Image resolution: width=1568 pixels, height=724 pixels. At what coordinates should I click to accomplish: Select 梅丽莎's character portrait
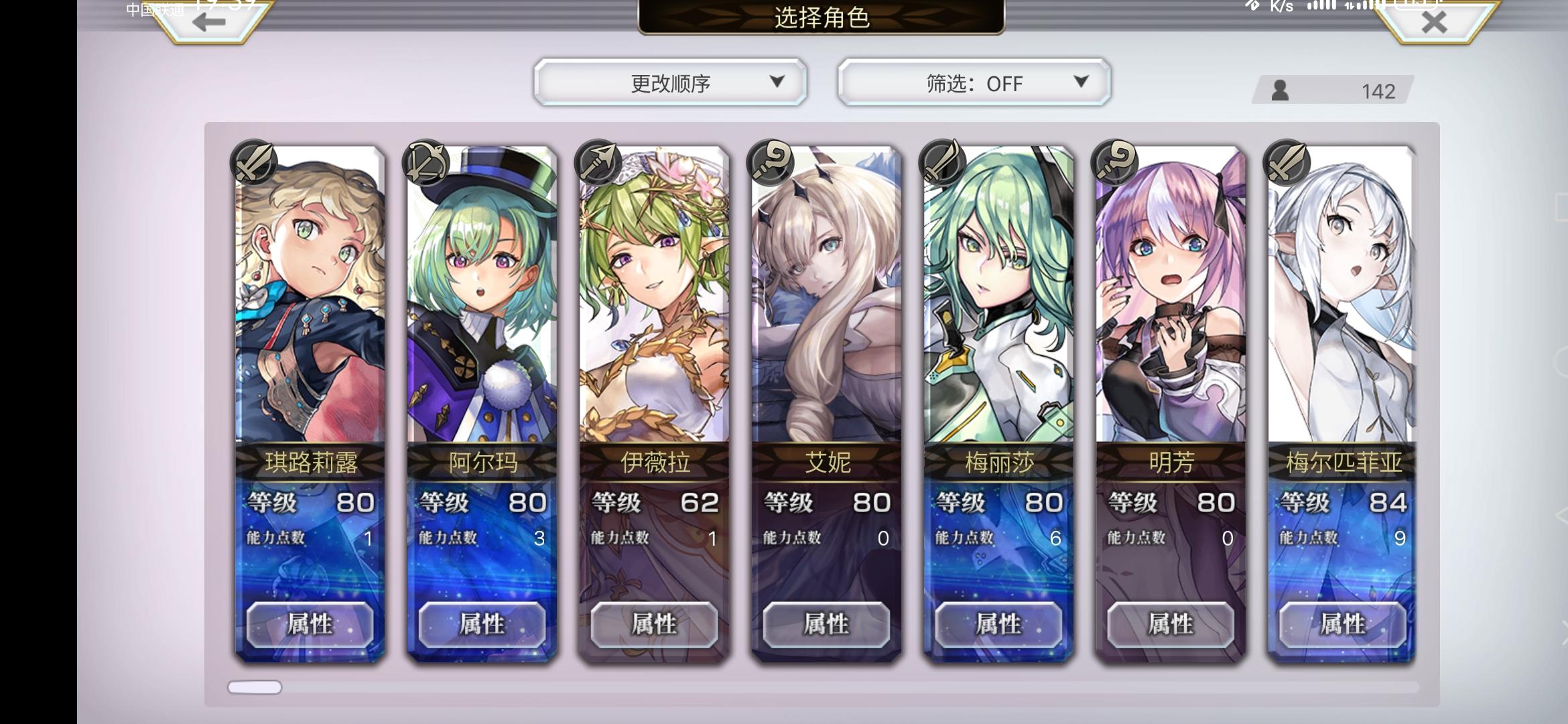(x=998, y=302)
